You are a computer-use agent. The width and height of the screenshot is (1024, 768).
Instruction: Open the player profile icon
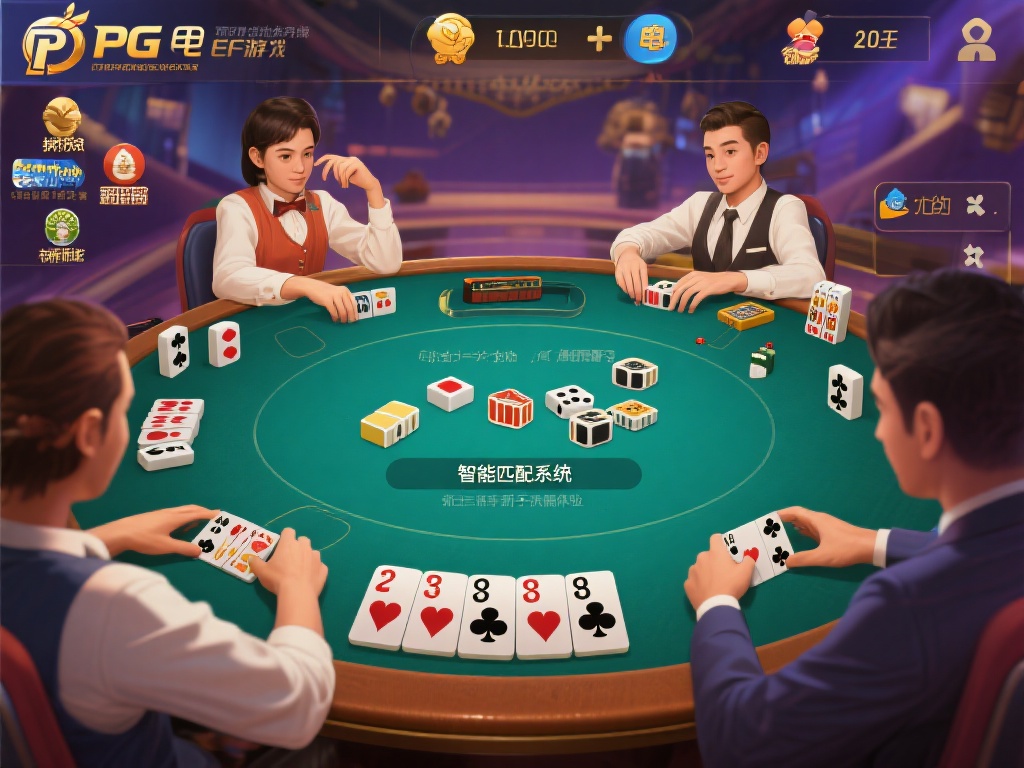coord(976,40)
